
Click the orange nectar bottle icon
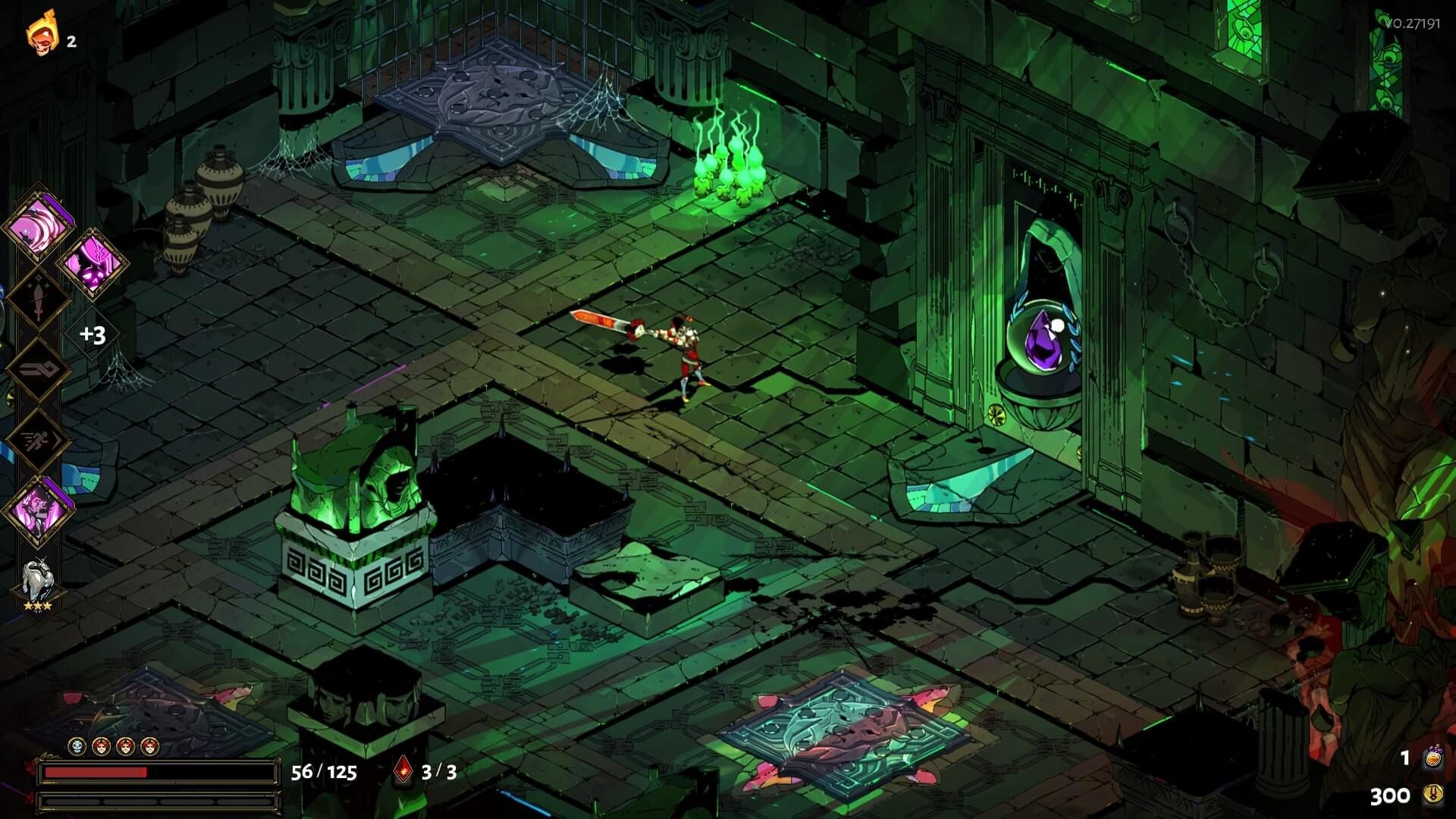coord(1432,758)
